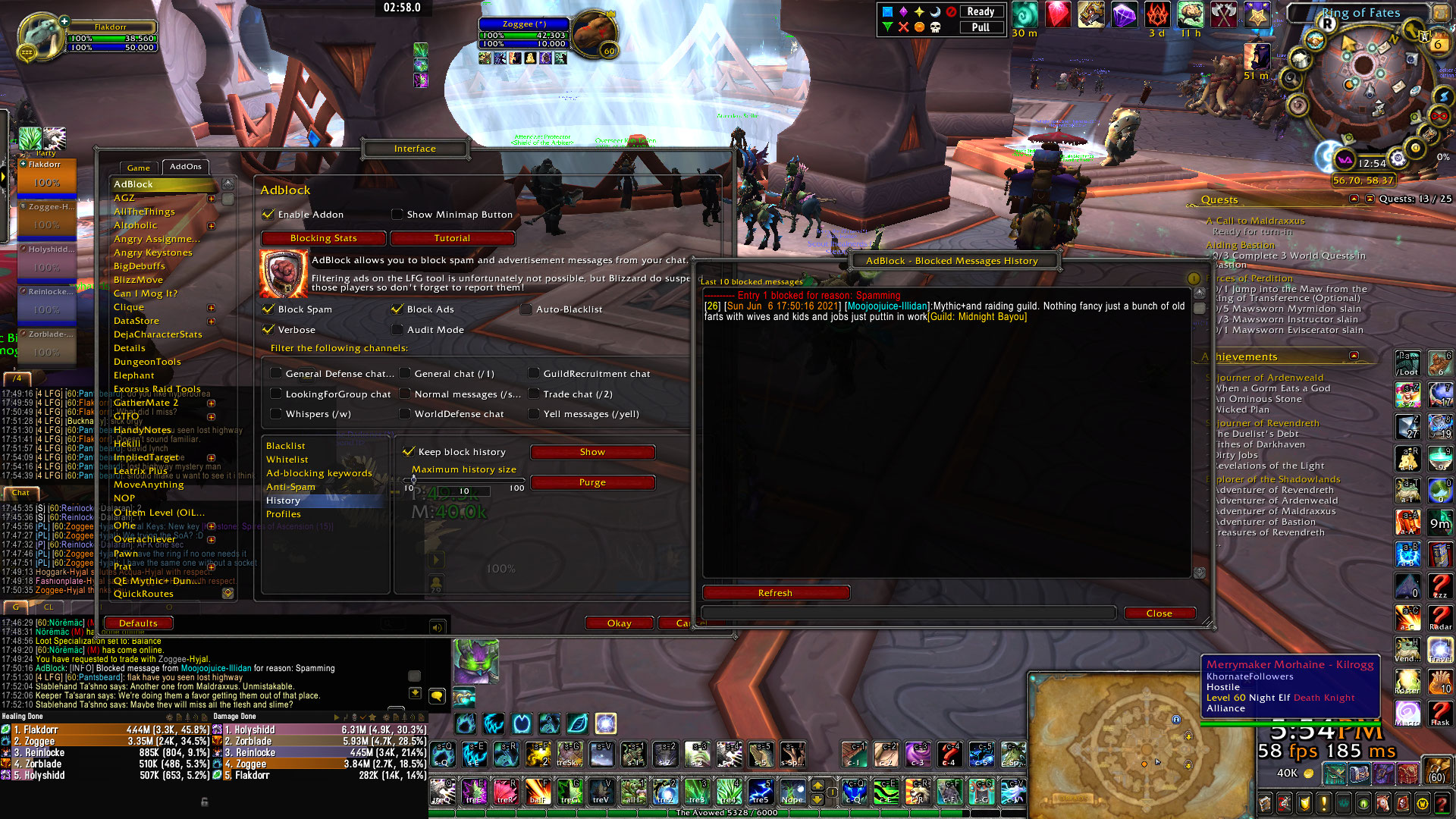Expand the Altoholic addon options
This screenshot has width=1456, height=819.
coord(210,225)
